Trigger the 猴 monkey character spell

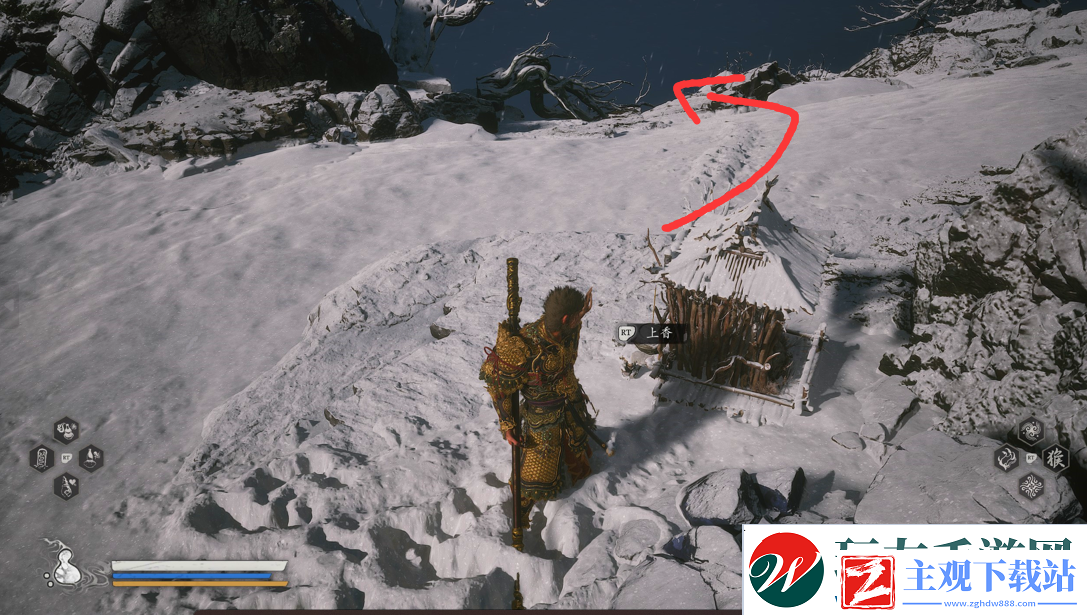pos(1055,458)
